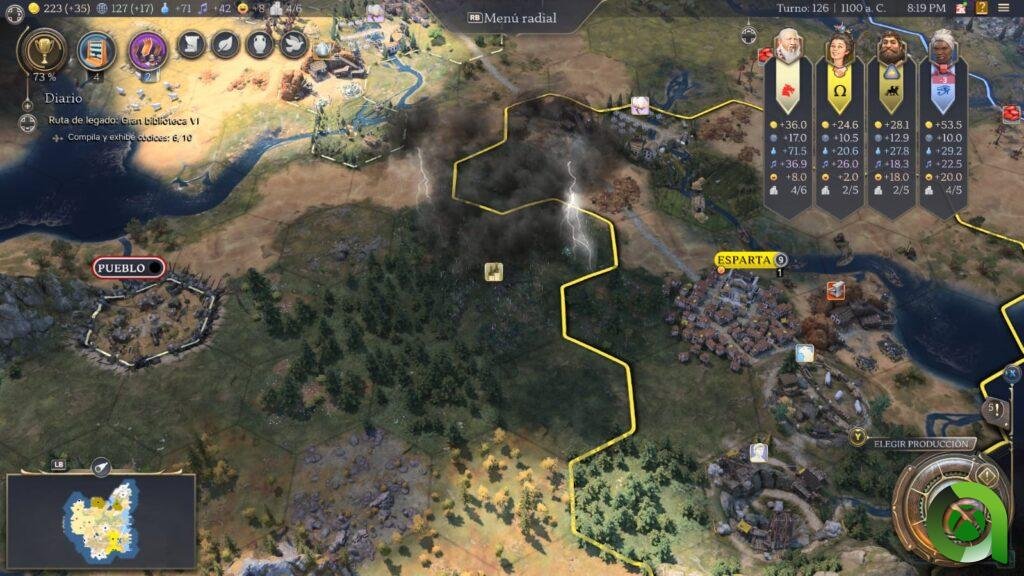Select the Pueblo settlement banner
This screenshot has width=1024, height=576.
pyautogui.click(x=128, y=268)
